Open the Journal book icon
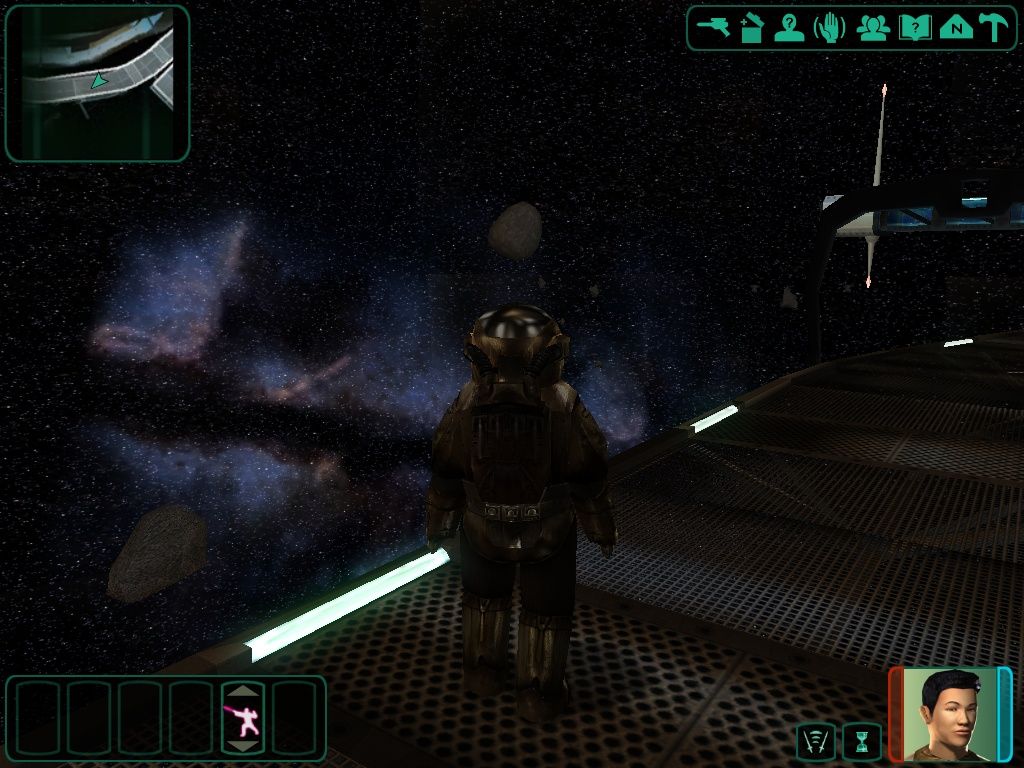 (914, 28)
